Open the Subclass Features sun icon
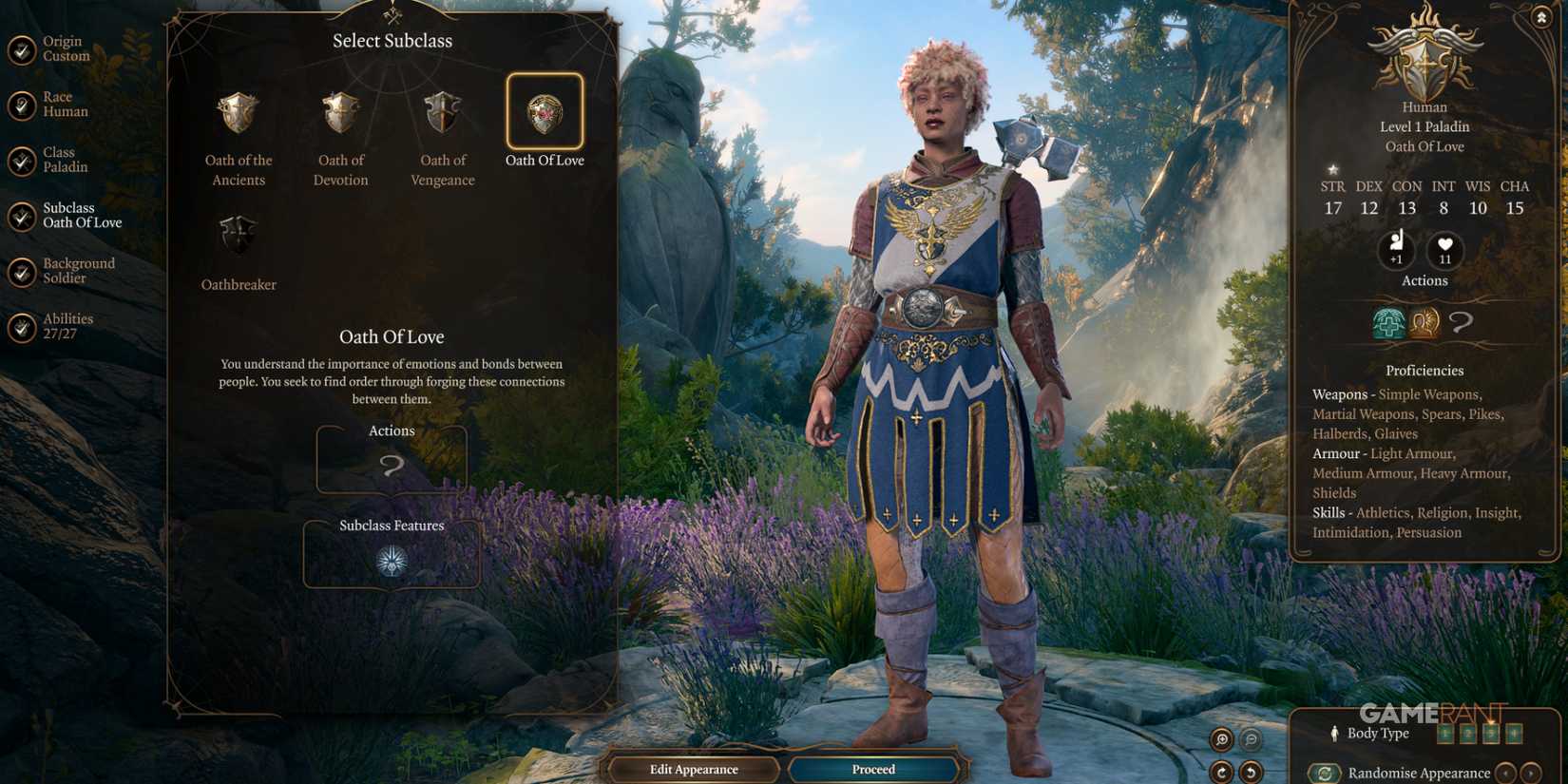This screenshot has height=784, width=1568. [x=392, y=561]
